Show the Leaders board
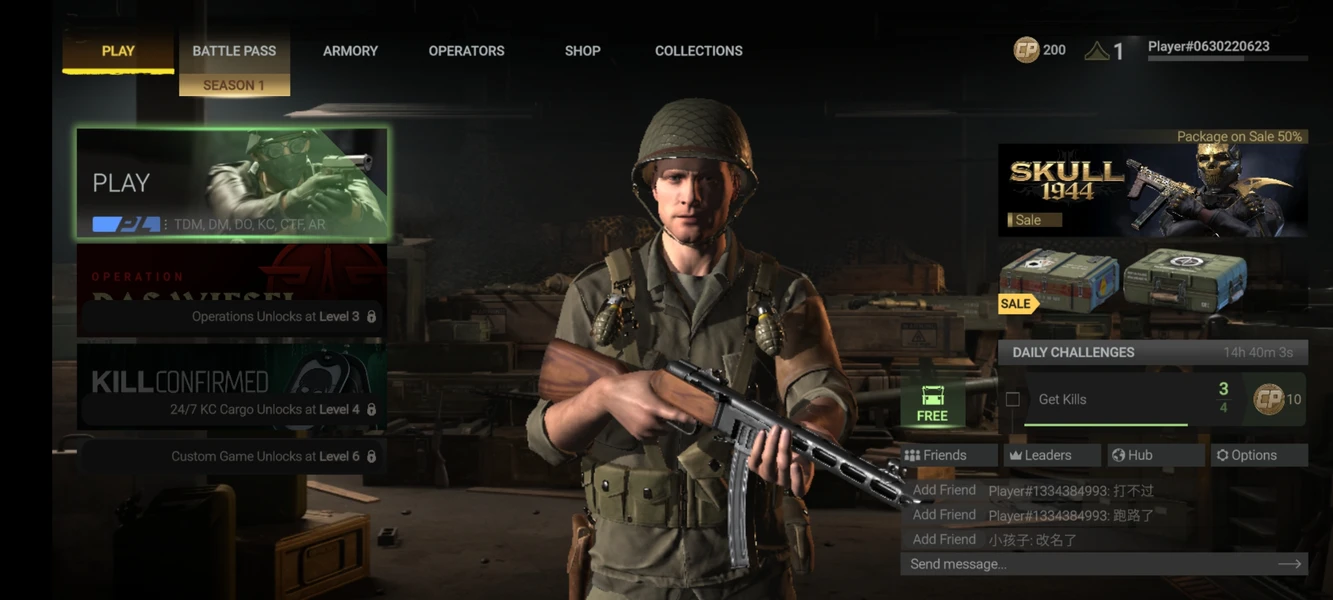Viewport: 1333px width, 600px height. 1052,455
